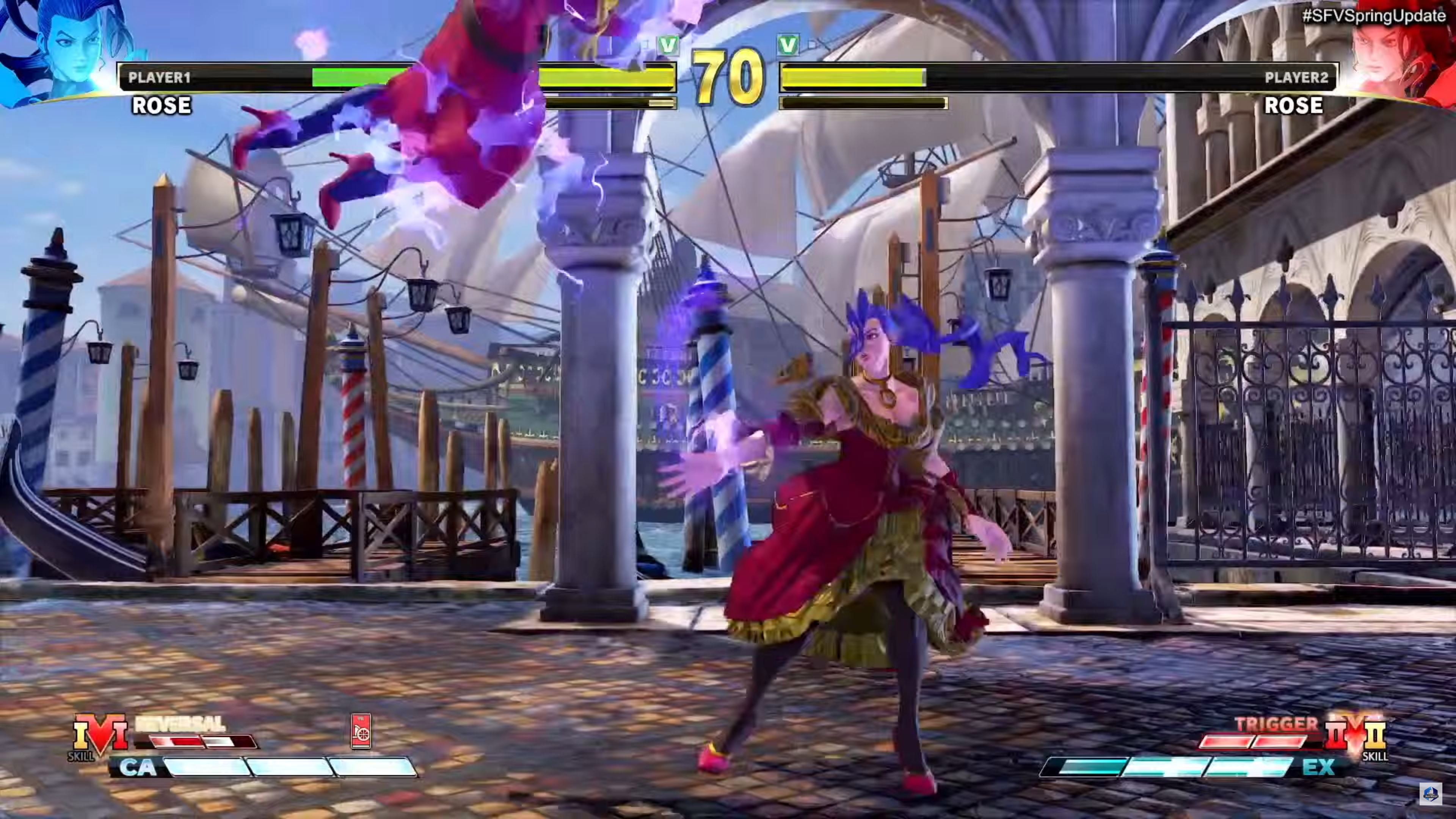
Task: Click Player 2's red Rose portrait
Action: tap(1396, 56)
